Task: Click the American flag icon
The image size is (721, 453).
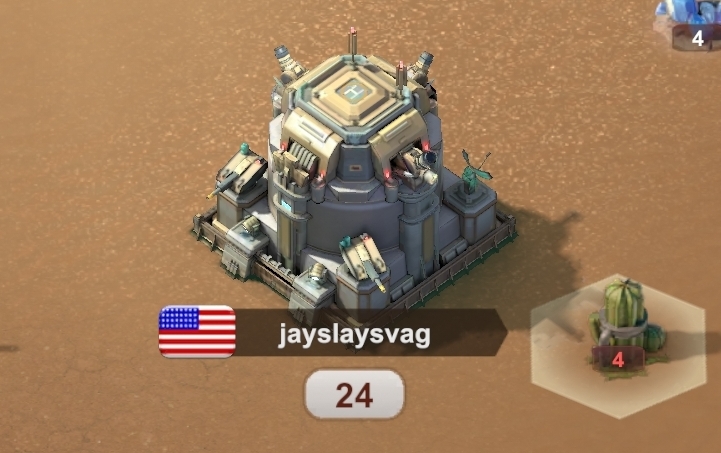Action: [197, 332]
